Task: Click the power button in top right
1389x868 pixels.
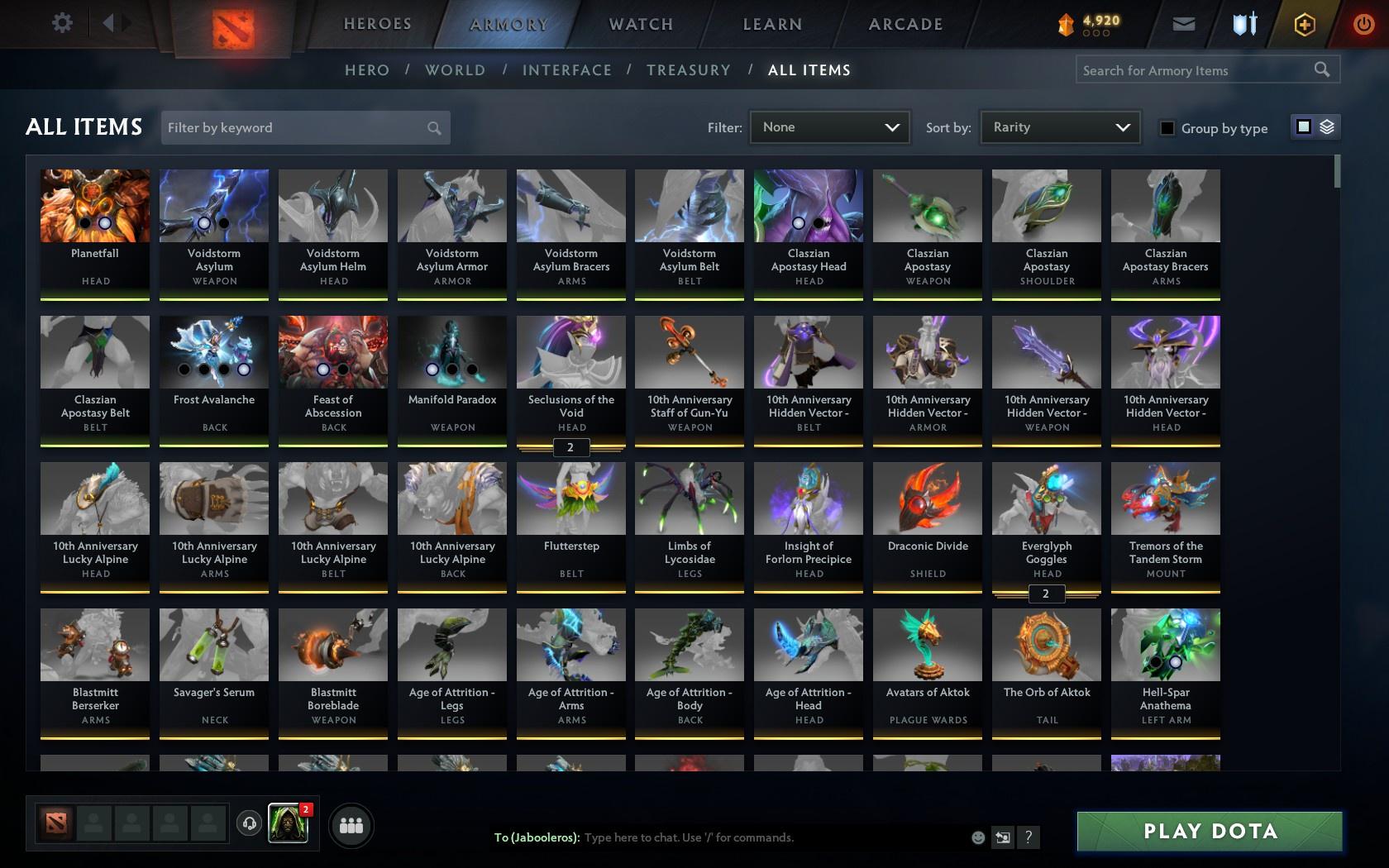Action: pyautogui.click(x=1363, y=23)
